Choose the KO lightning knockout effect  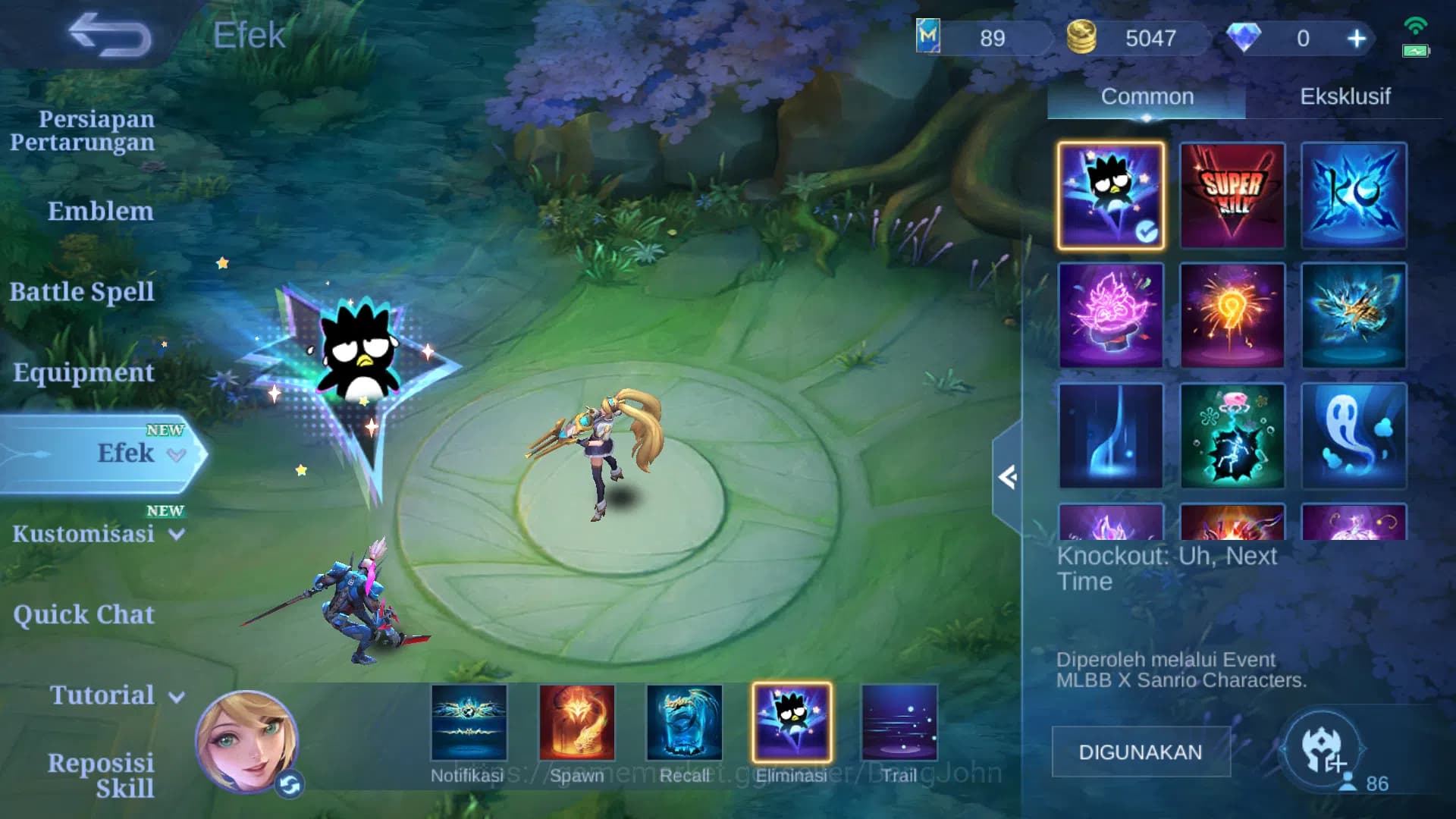1353,196
